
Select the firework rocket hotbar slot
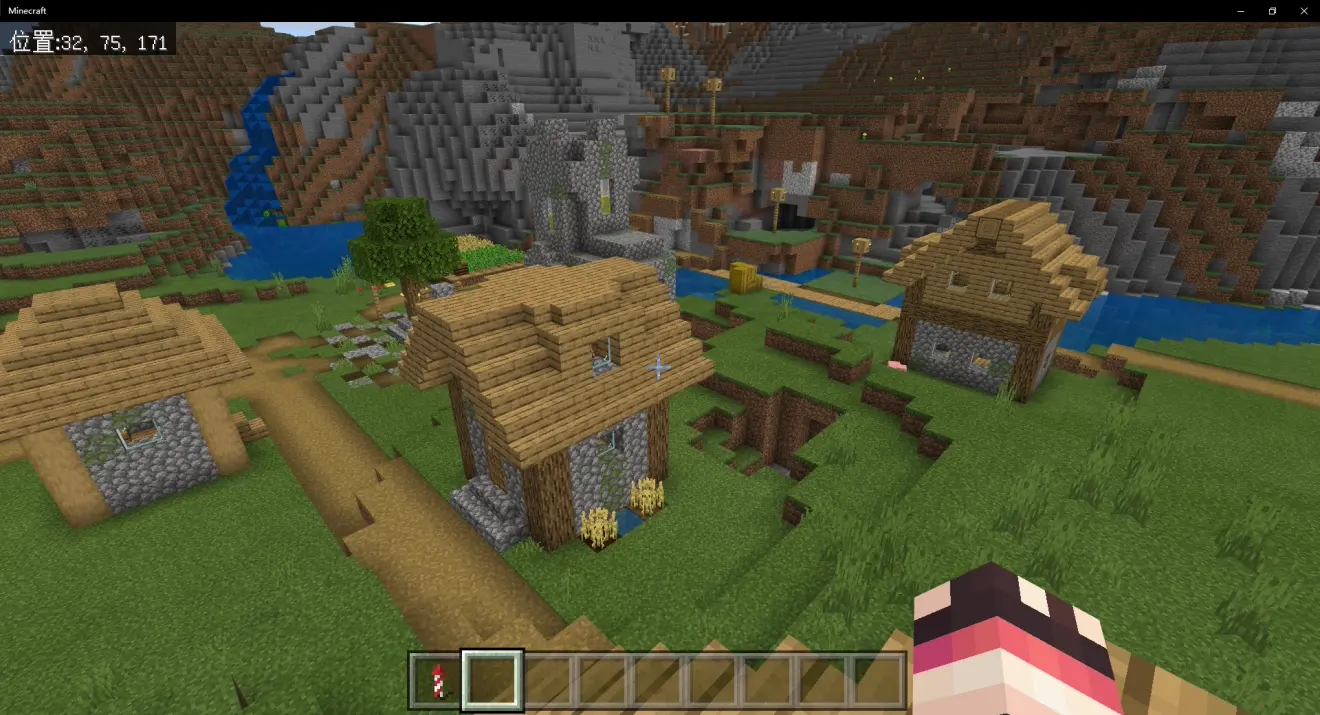[x=436, y=680]
